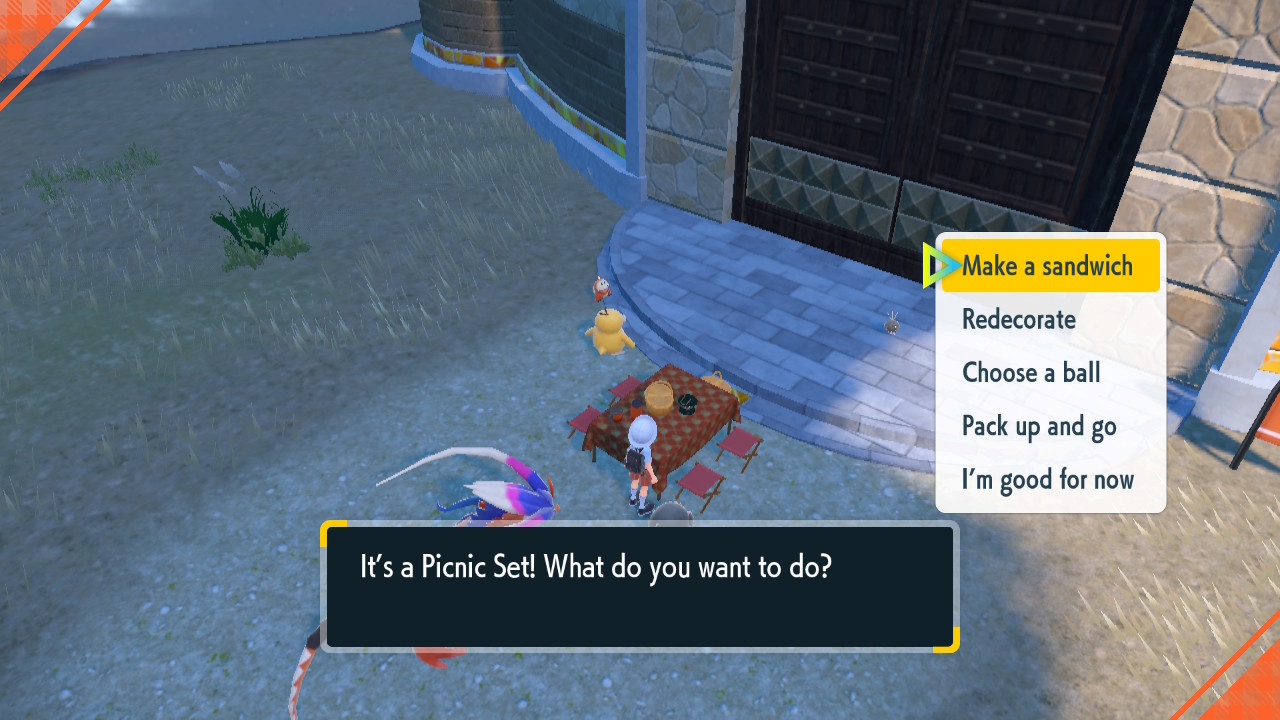Click the teal selection cursor arrow
Viewport: 1280px width, 720px height.
(x=941, y=265)
